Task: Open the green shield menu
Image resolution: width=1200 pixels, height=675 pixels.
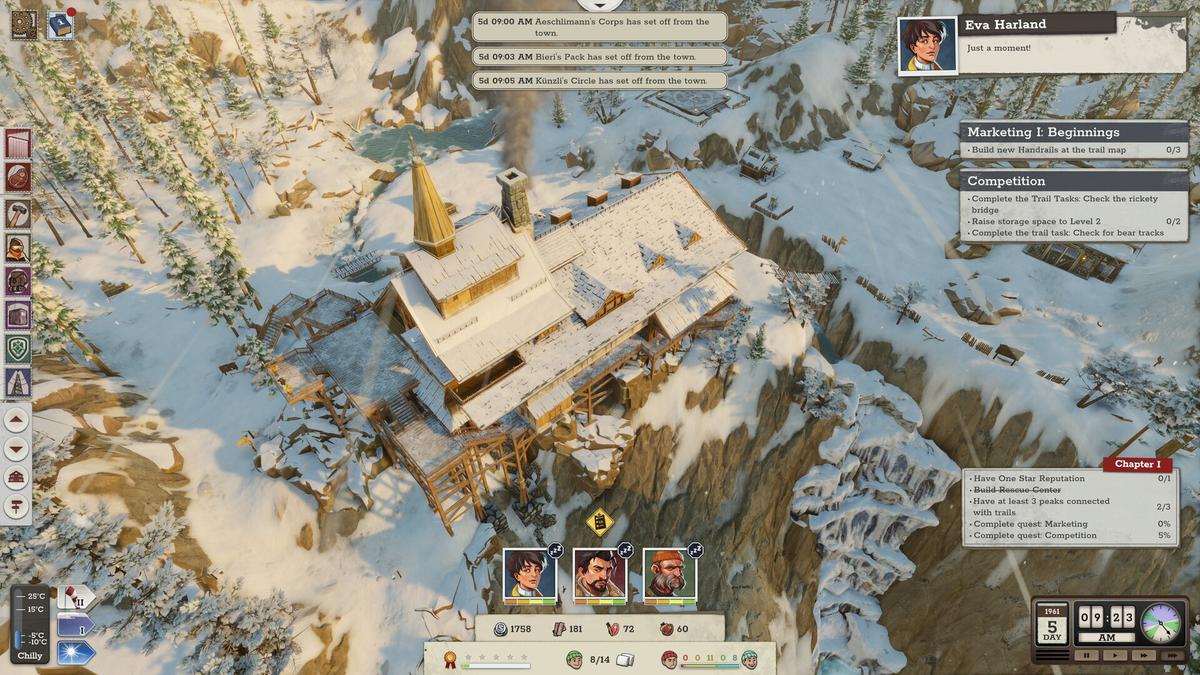Action: pyautogui.click(x=18, y=348)
